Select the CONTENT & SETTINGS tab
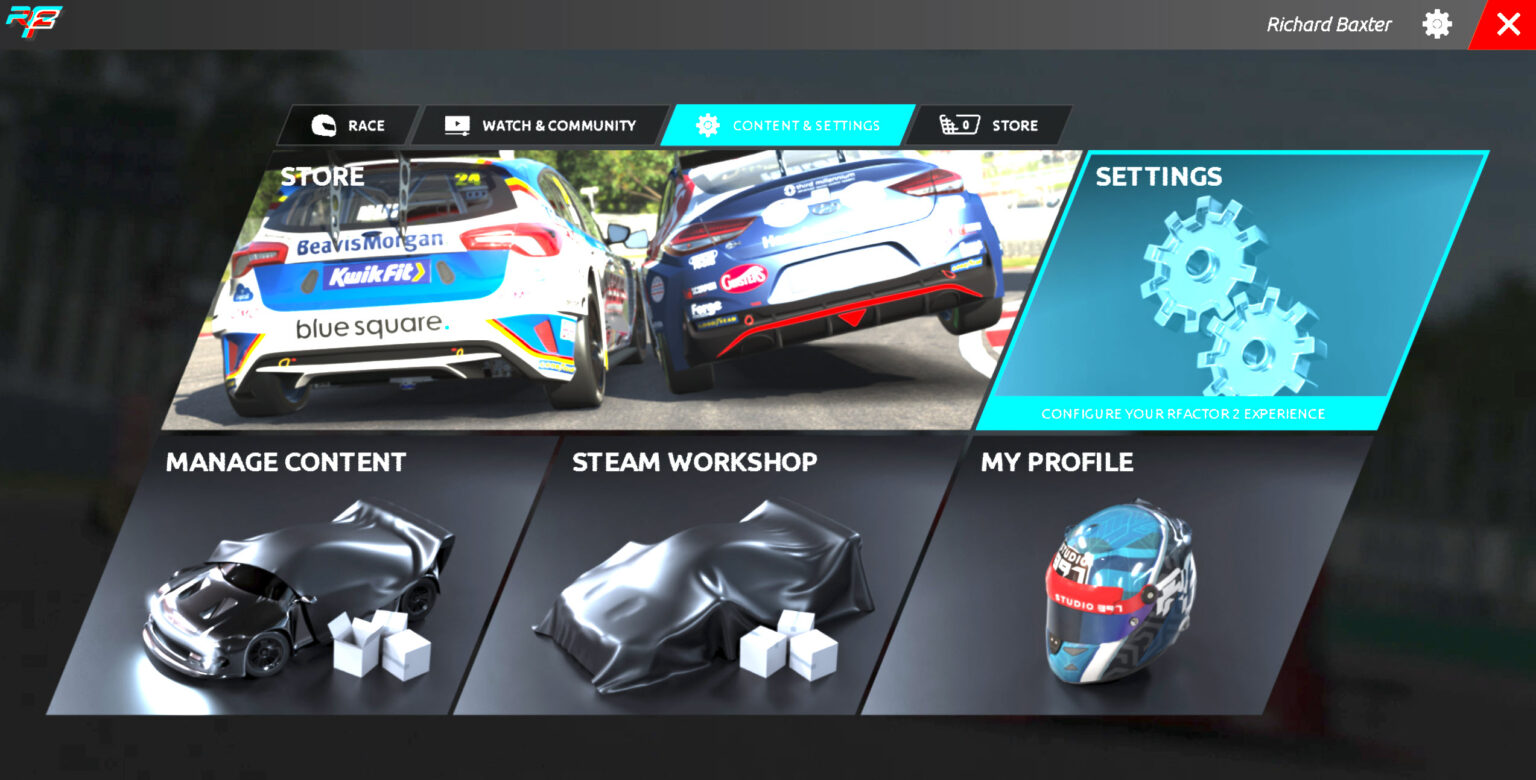Viewport: 1536px width, 780px height. pos(800,125)
